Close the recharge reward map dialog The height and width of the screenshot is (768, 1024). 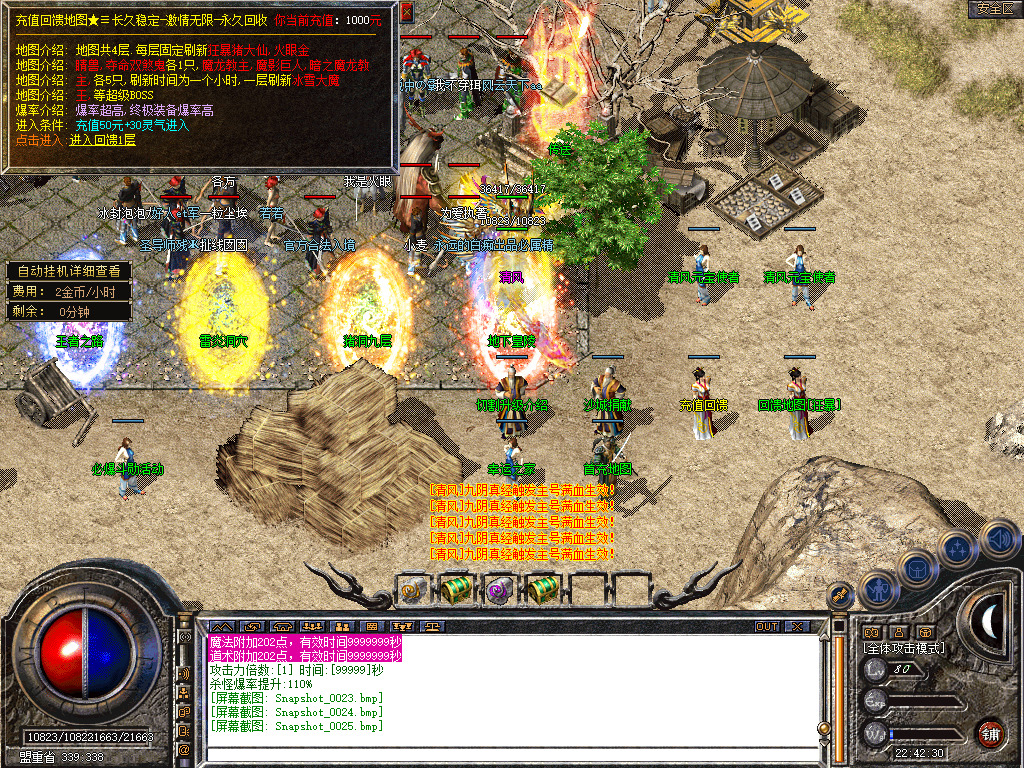tap(406, 13)
